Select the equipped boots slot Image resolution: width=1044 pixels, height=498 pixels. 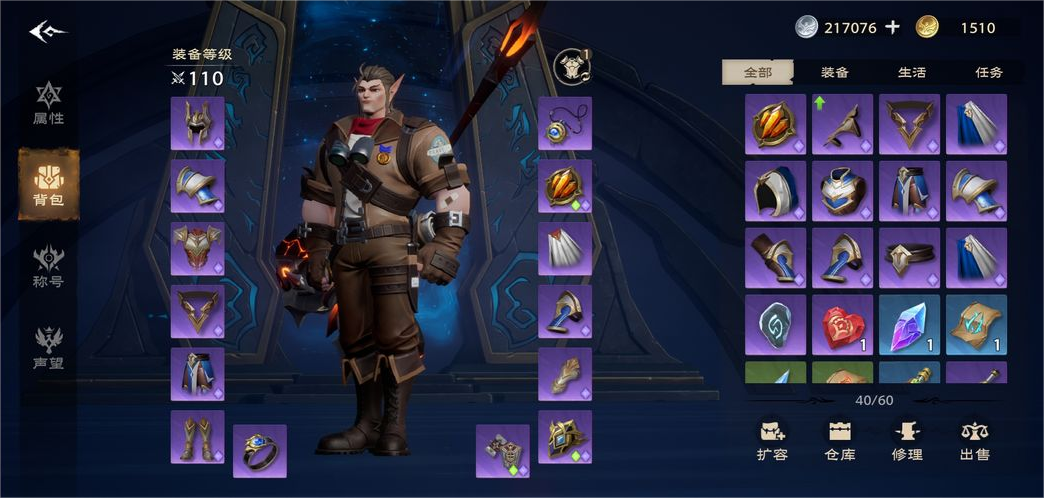[x=197, y=437]
